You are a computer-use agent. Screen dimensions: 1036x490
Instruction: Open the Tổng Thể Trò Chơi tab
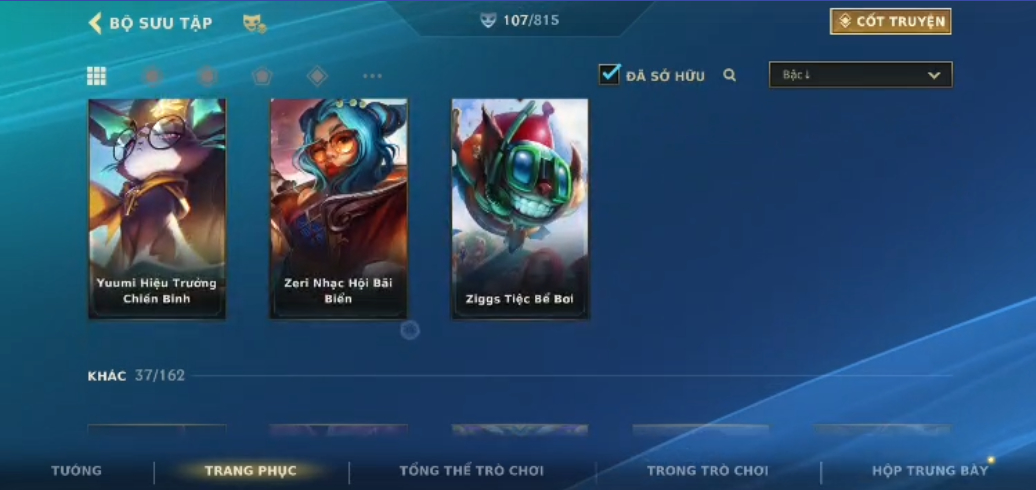[471, 470]
